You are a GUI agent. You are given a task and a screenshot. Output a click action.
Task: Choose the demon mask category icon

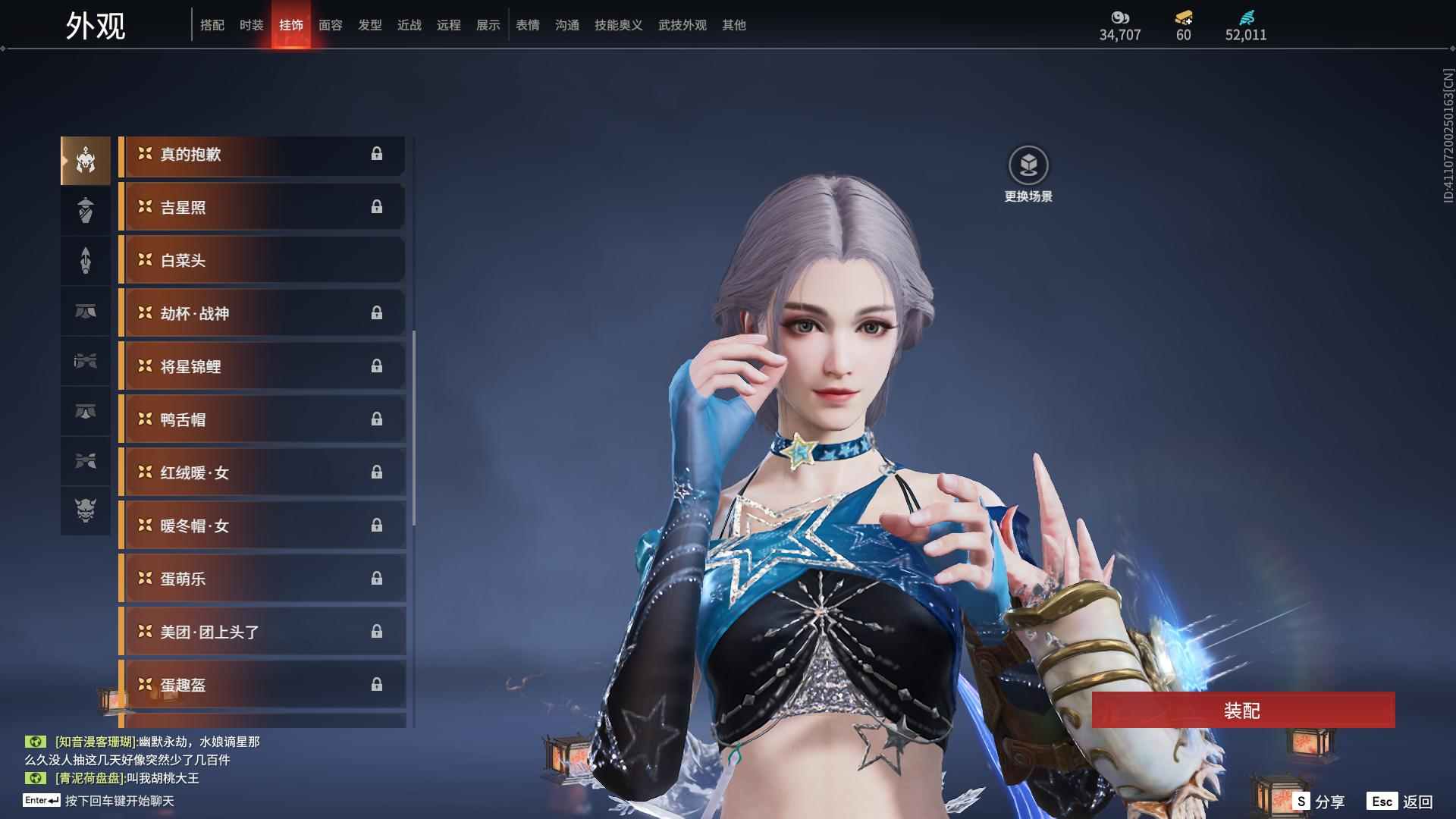[x=86, y=510]
